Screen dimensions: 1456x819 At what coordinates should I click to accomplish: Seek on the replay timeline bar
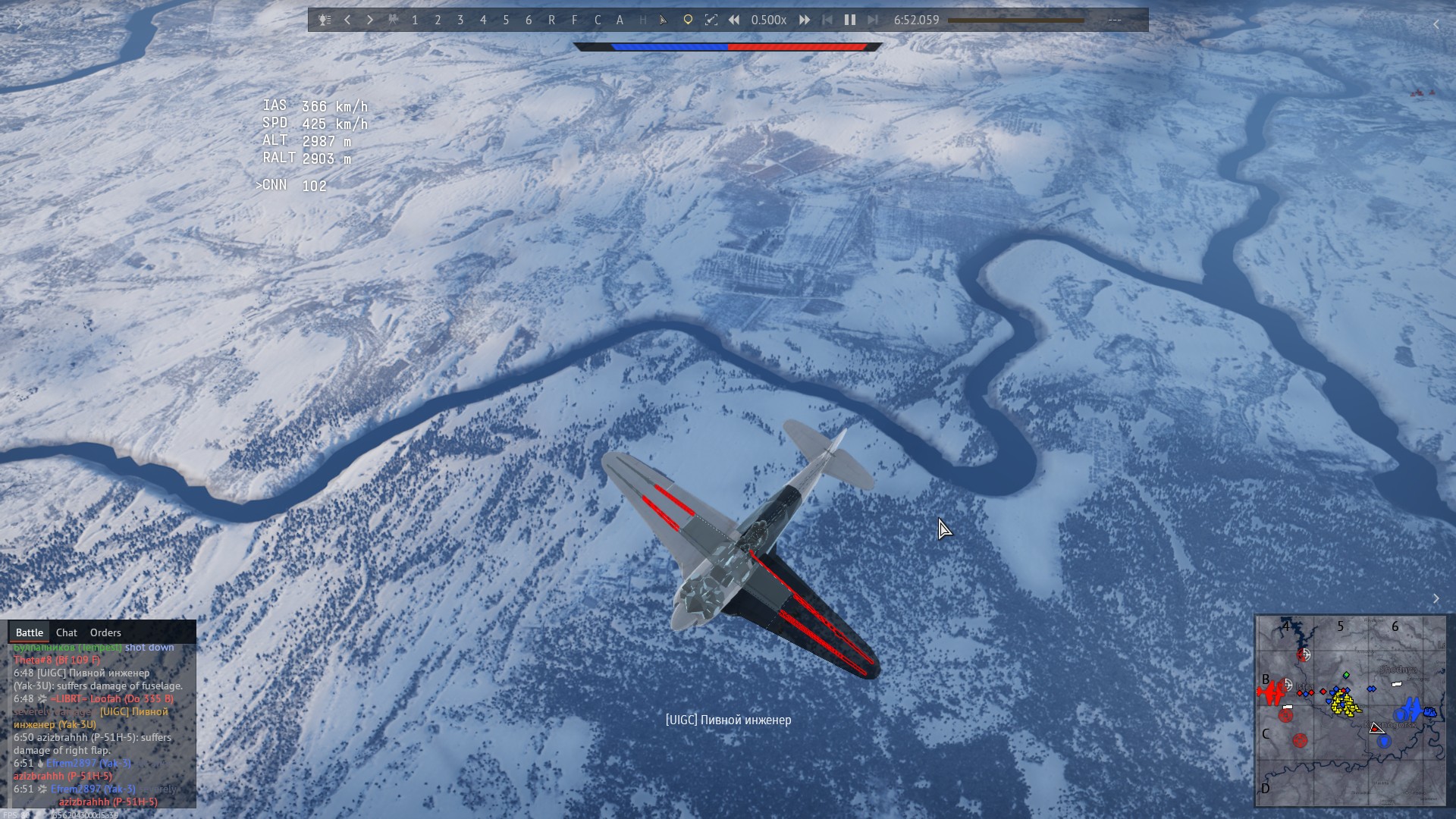(x=1016, y=20)
